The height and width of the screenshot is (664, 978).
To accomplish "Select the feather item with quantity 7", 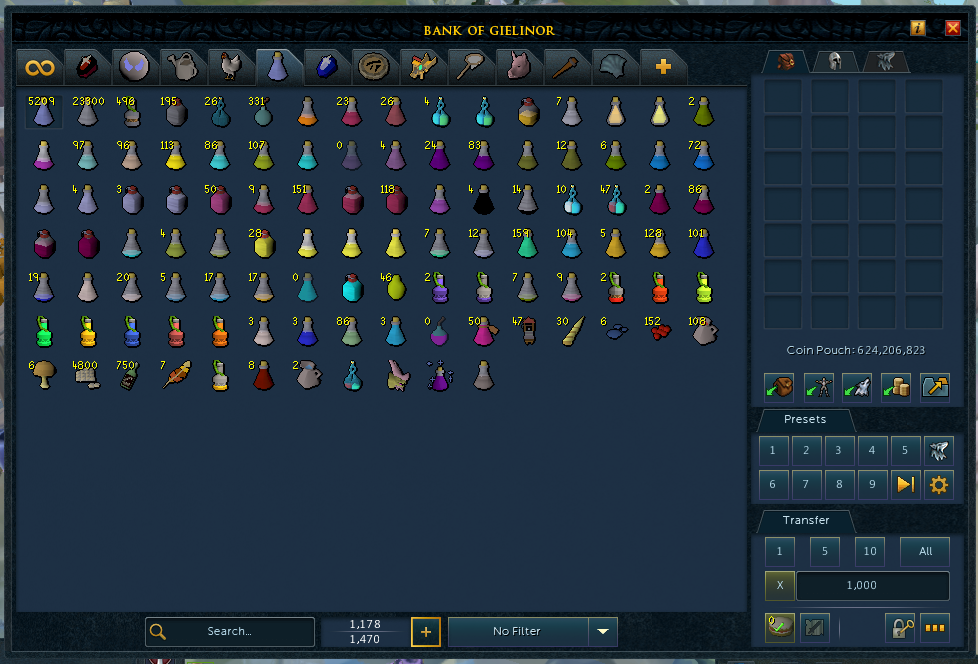I will pos(176,375).
